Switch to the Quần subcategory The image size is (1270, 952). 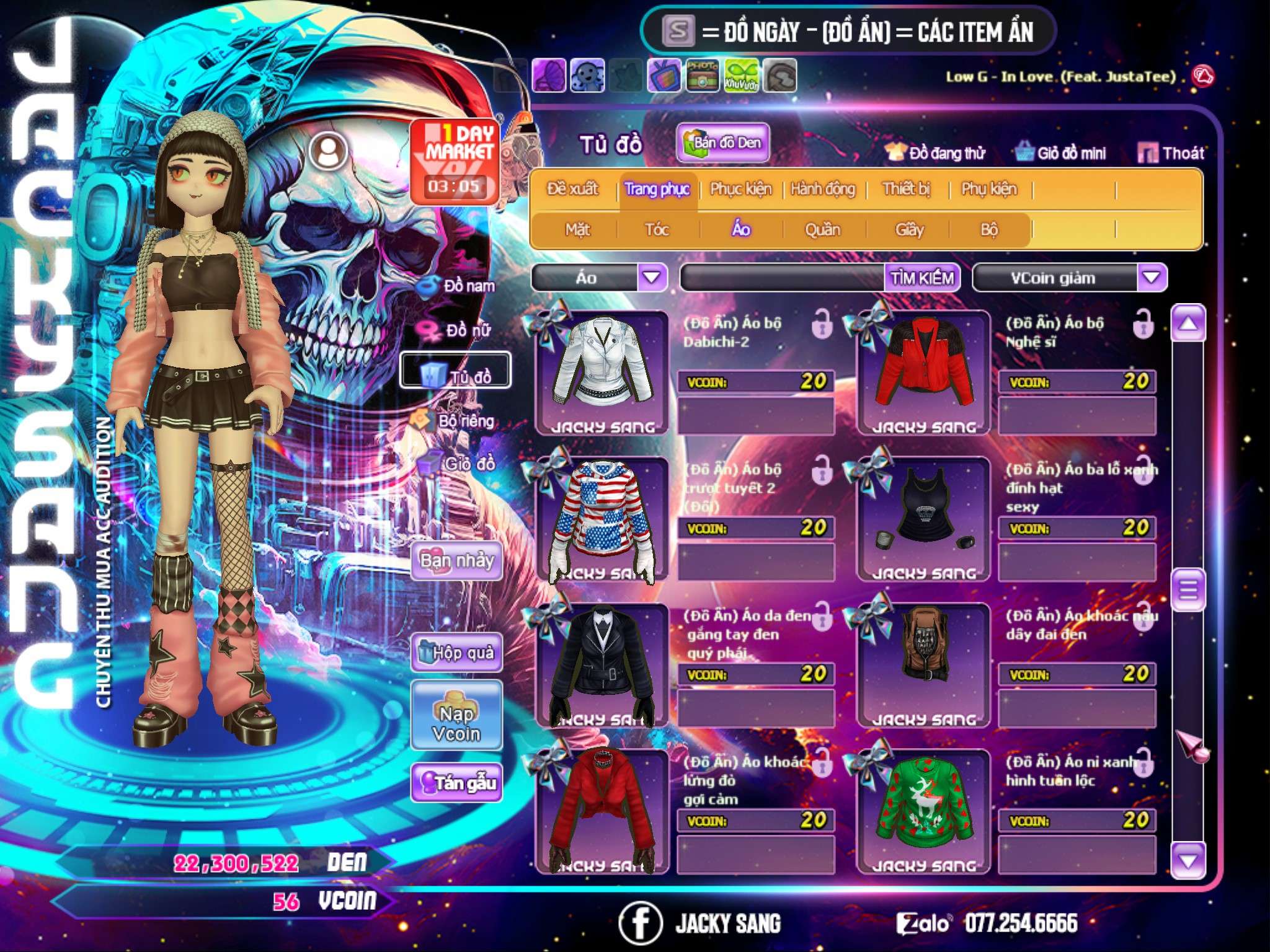click(822, 230)
